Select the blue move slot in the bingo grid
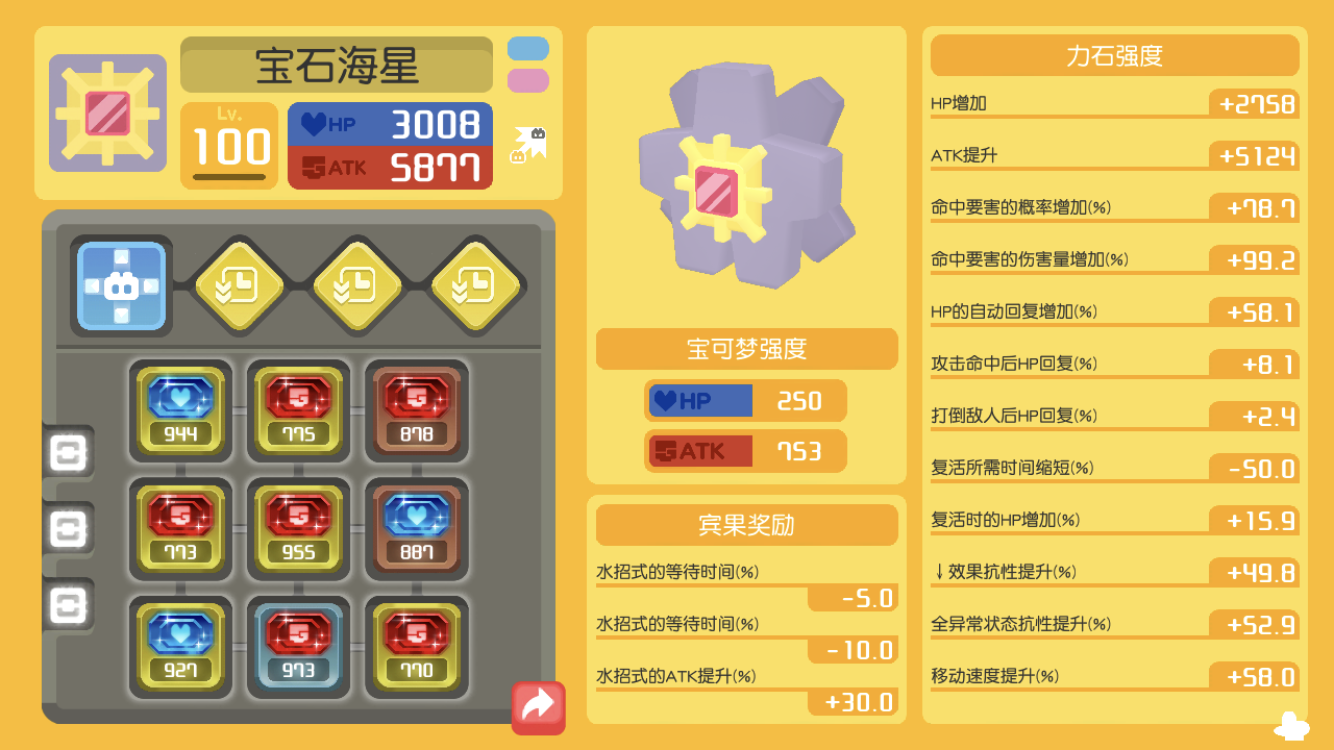Image resolution: width=1334 pixels, height=750 pixels. point(122,285)
